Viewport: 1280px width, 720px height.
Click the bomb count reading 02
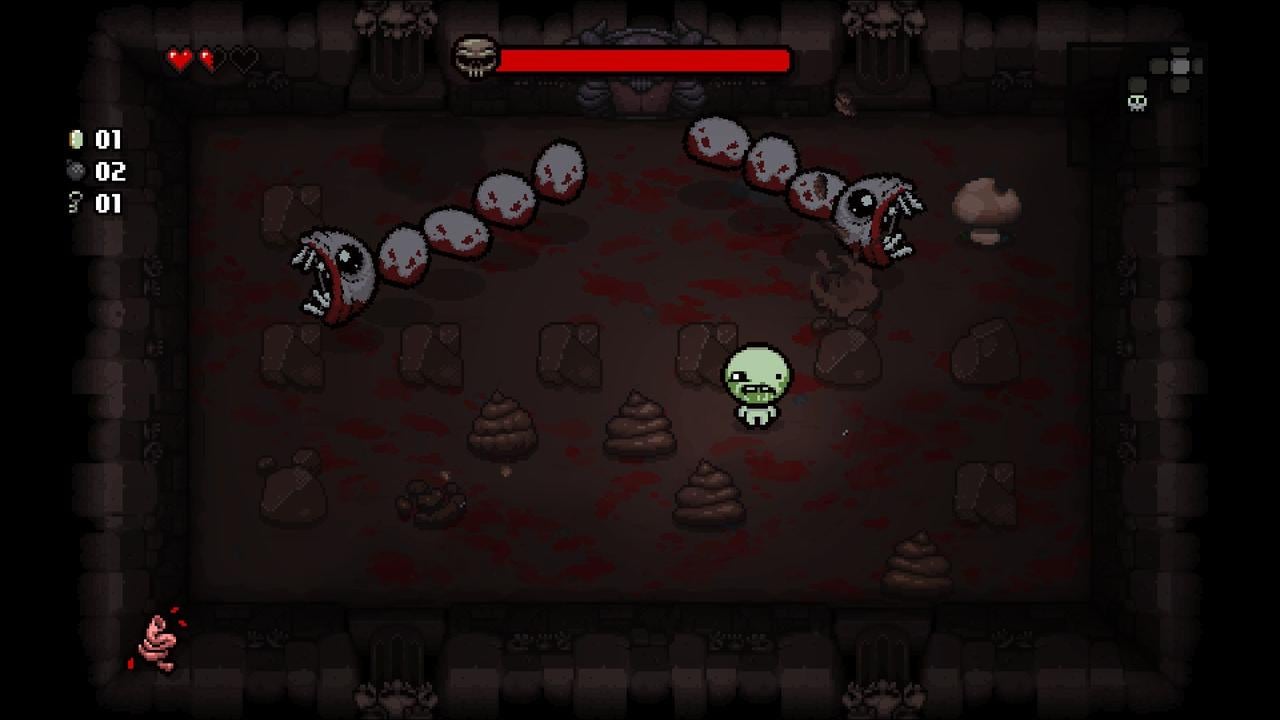[110, 169]
